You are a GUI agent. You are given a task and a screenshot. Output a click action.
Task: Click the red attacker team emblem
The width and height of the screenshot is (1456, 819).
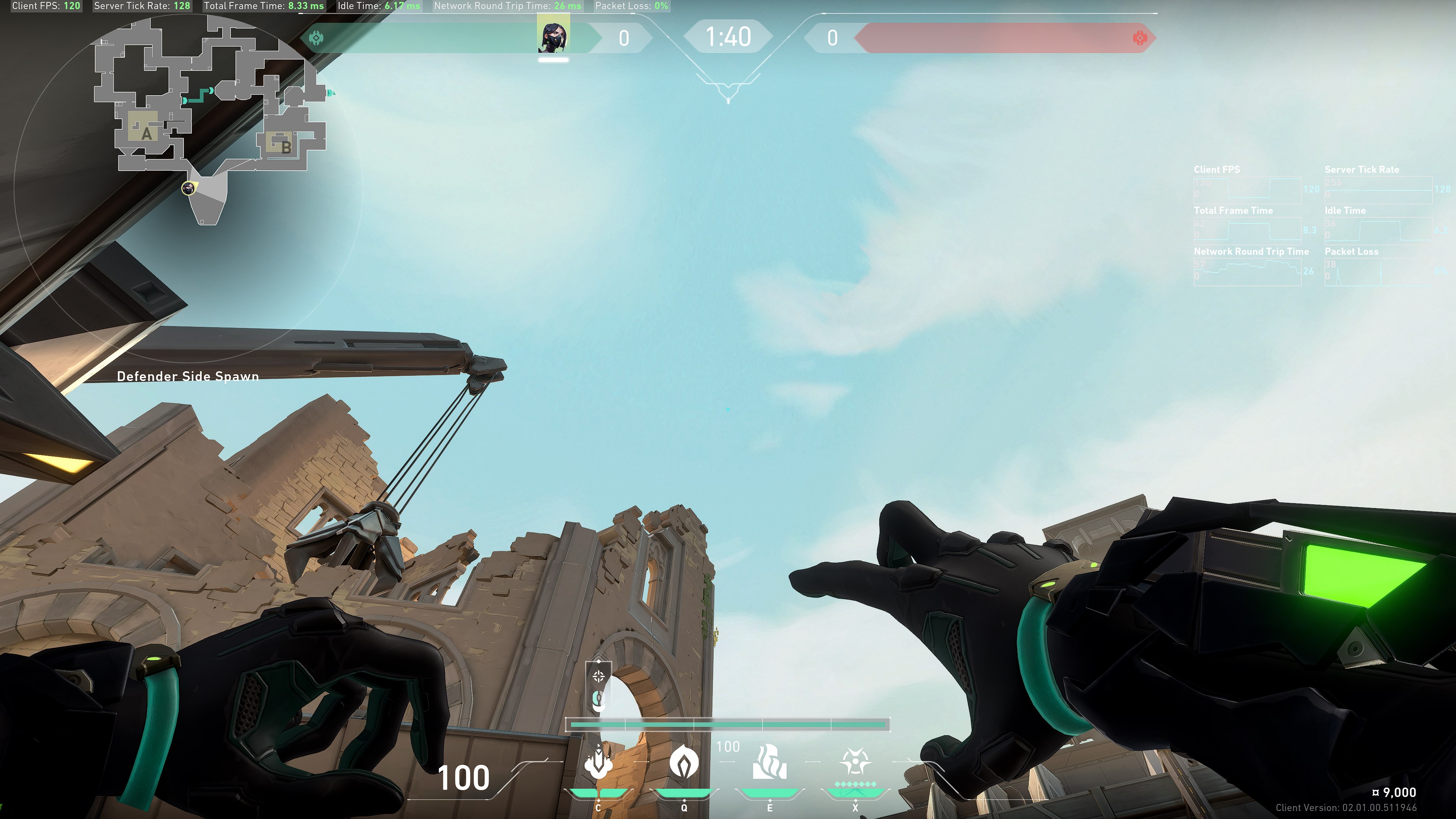[1140, 38]
